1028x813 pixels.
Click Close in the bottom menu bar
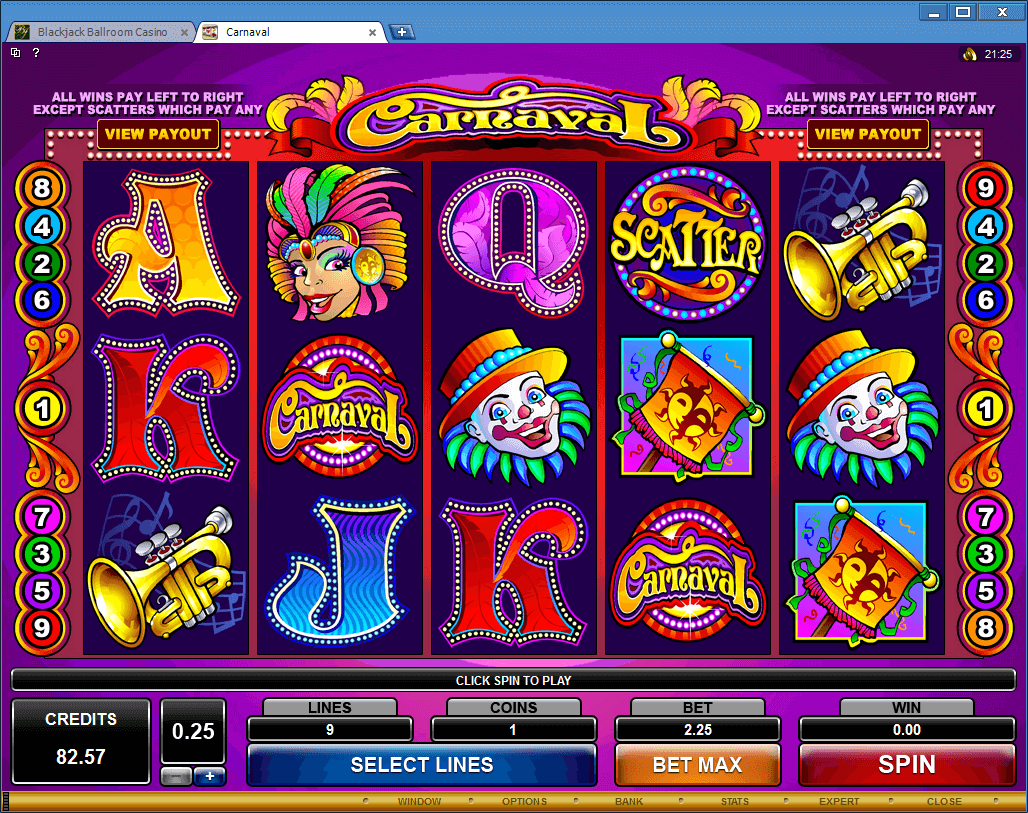(944, 801)
